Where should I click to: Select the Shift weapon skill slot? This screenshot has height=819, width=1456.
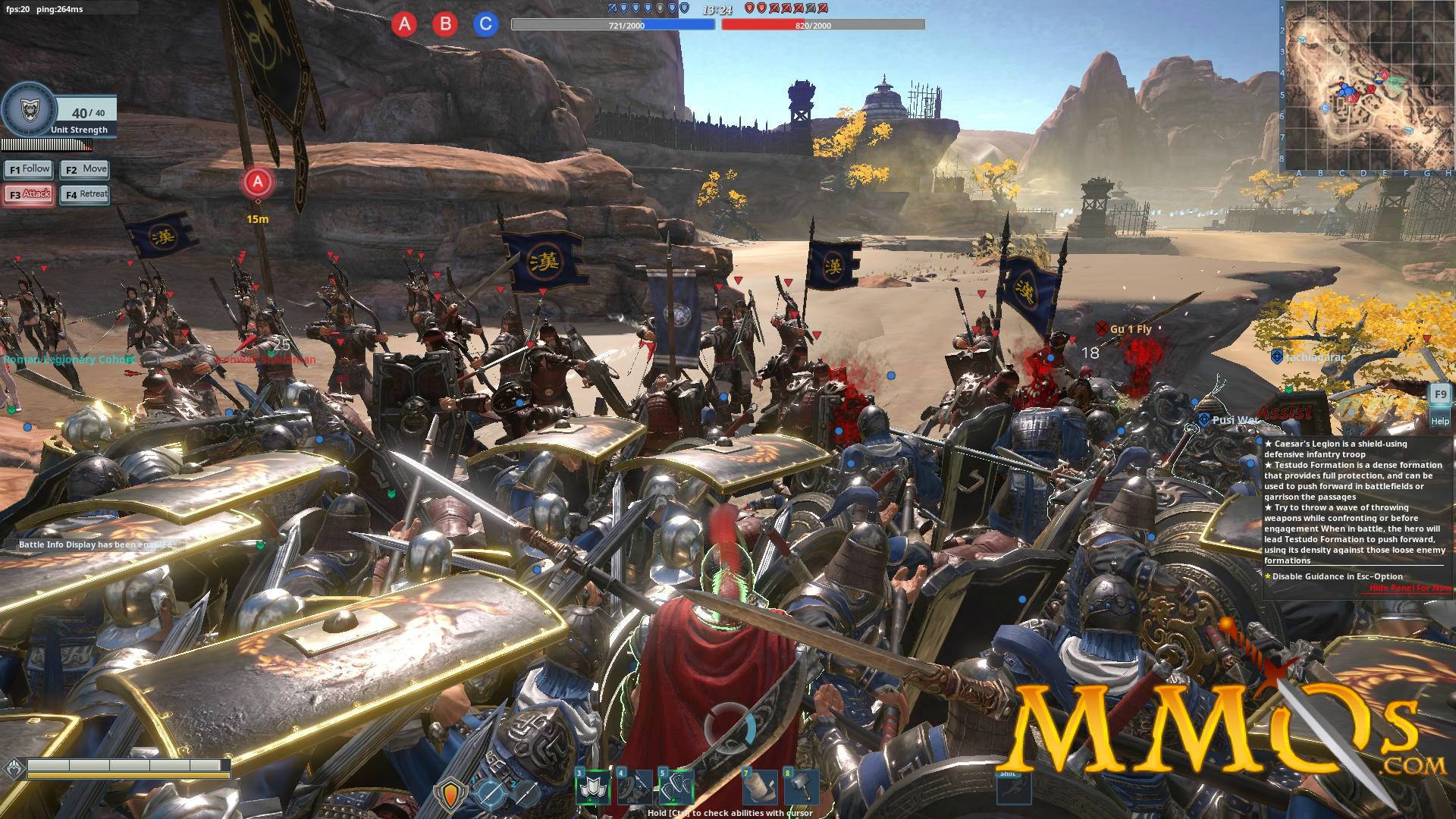pyautogui.click(x=1014, y=789)
